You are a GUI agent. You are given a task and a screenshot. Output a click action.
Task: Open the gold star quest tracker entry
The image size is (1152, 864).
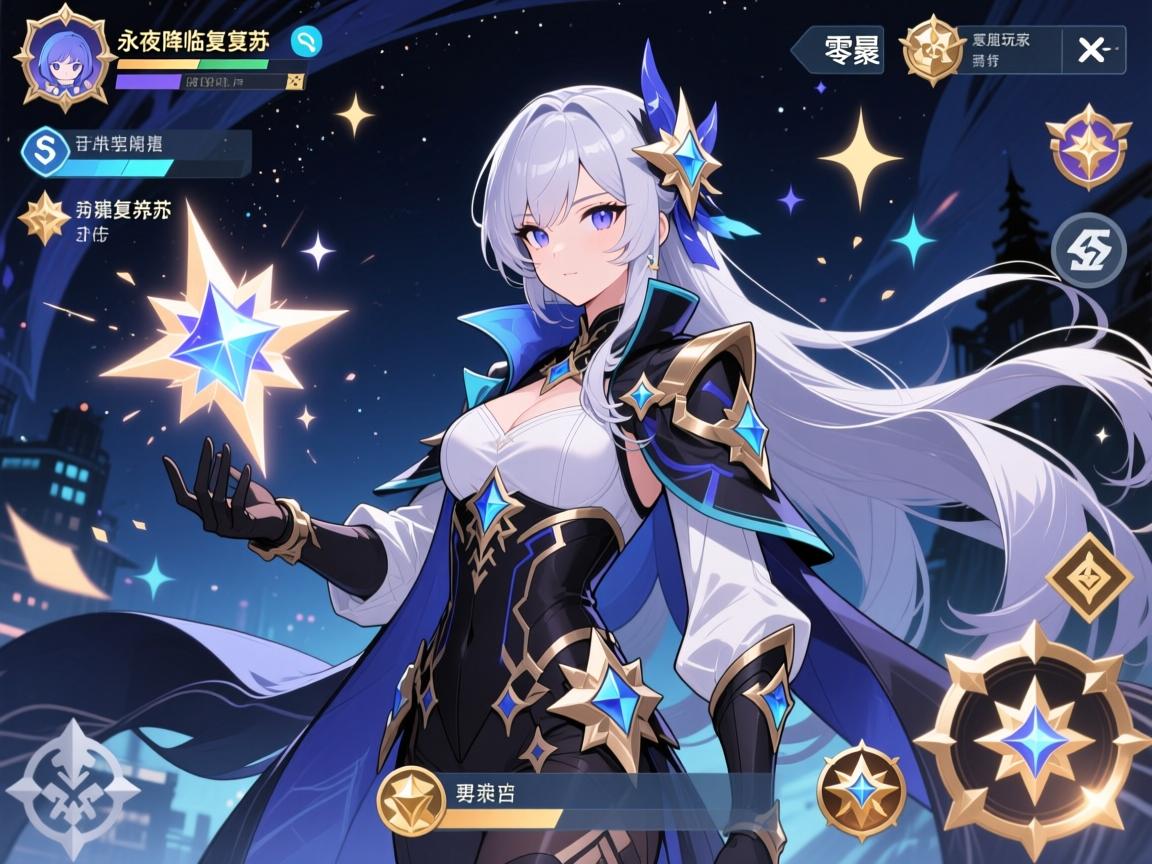44,217
